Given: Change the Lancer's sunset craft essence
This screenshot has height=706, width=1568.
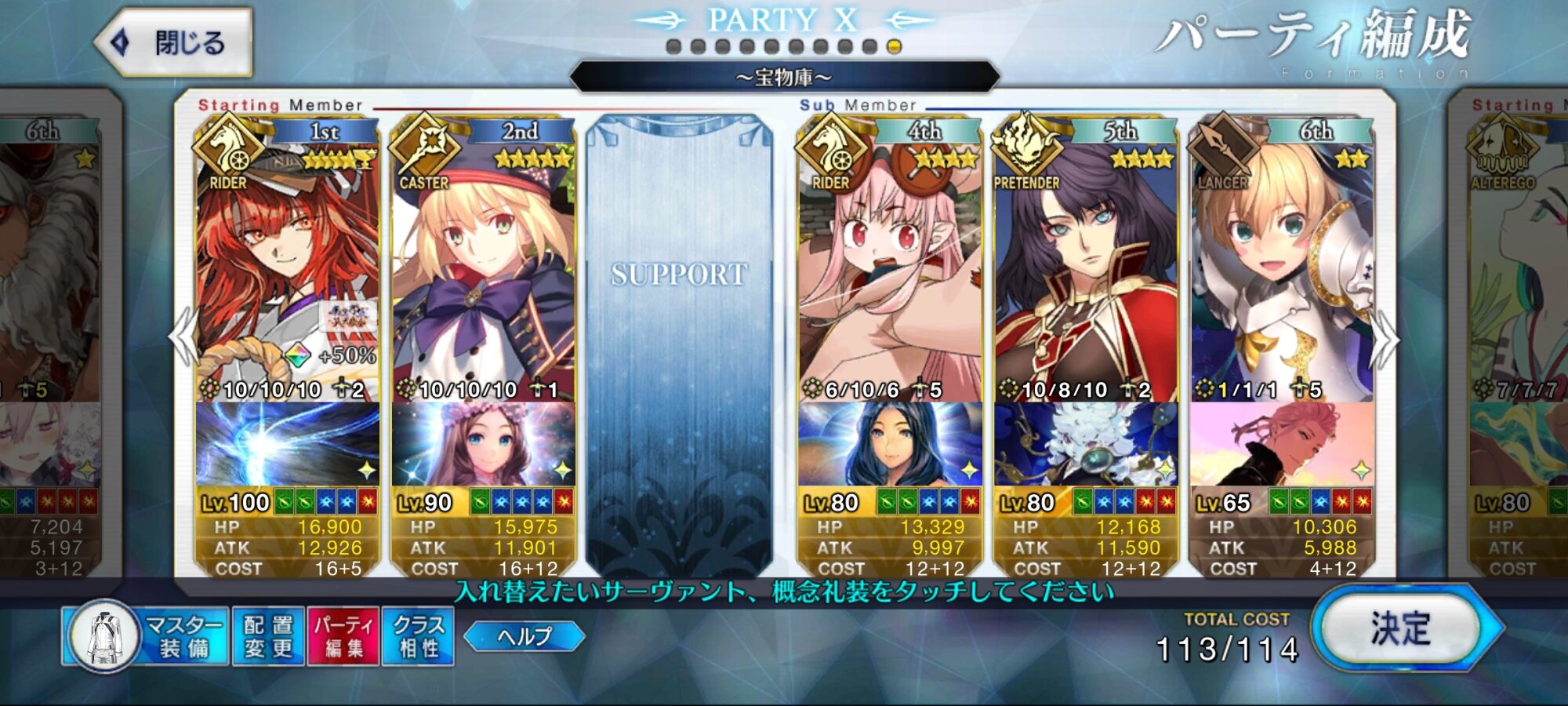Looking at the screenshot, I should [x=1282, y=444].
